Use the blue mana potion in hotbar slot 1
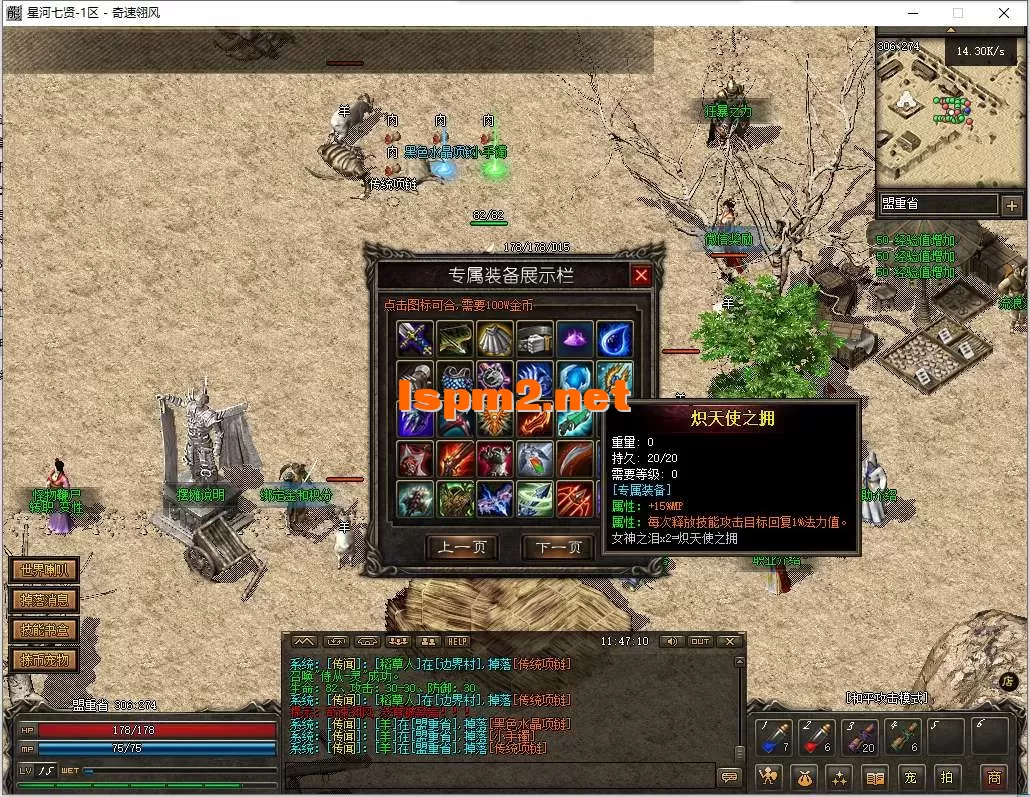This screenshot has height=797, width=1030. [771, 737]
